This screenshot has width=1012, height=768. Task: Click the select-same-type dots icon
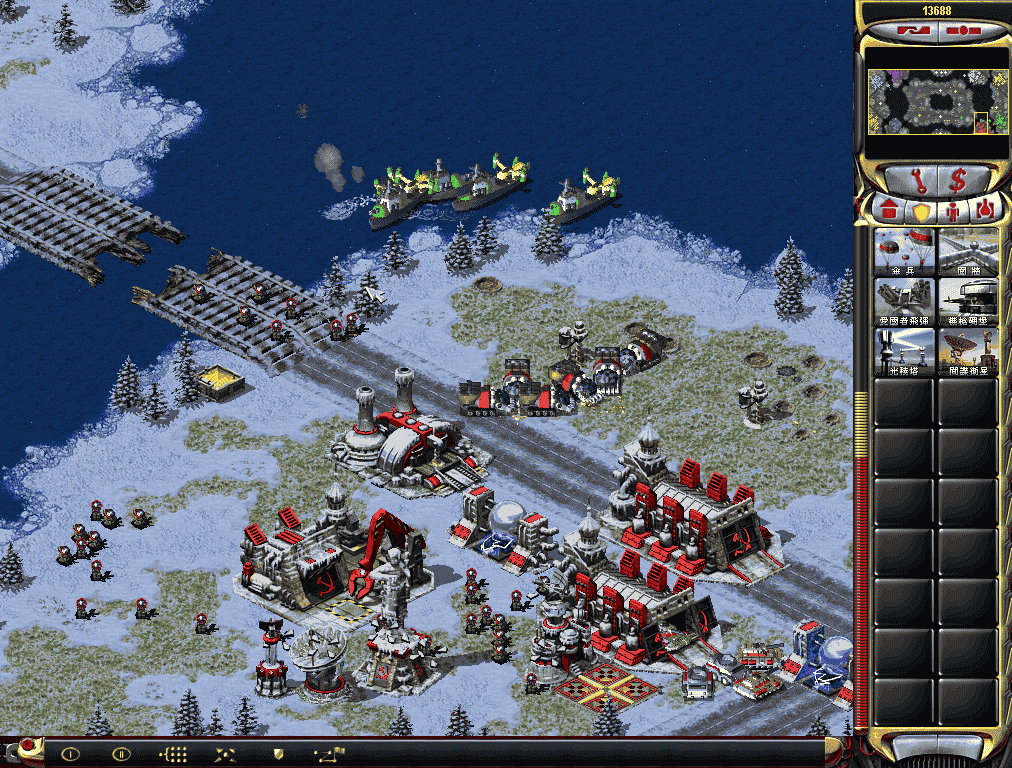tap(175, 754)
